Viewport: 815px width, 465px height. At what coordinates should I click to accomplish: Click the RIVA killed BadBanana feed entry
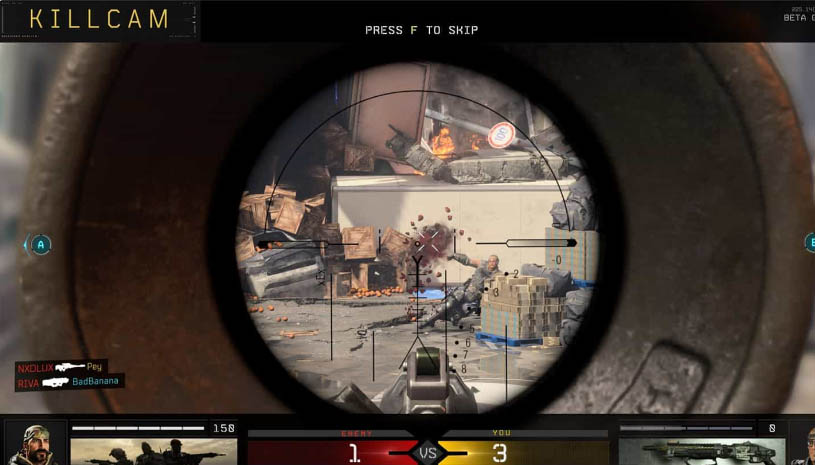pyautogui.click(x=69, y=381)
